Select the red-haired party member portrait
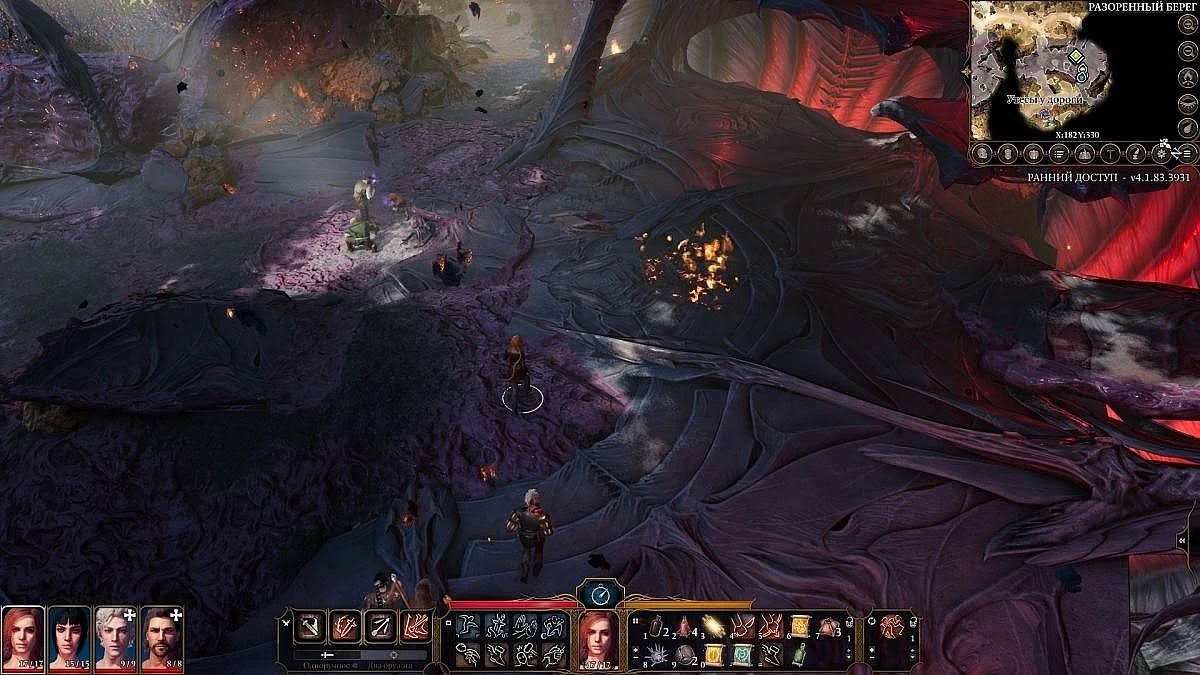 (x=22, y=638)
